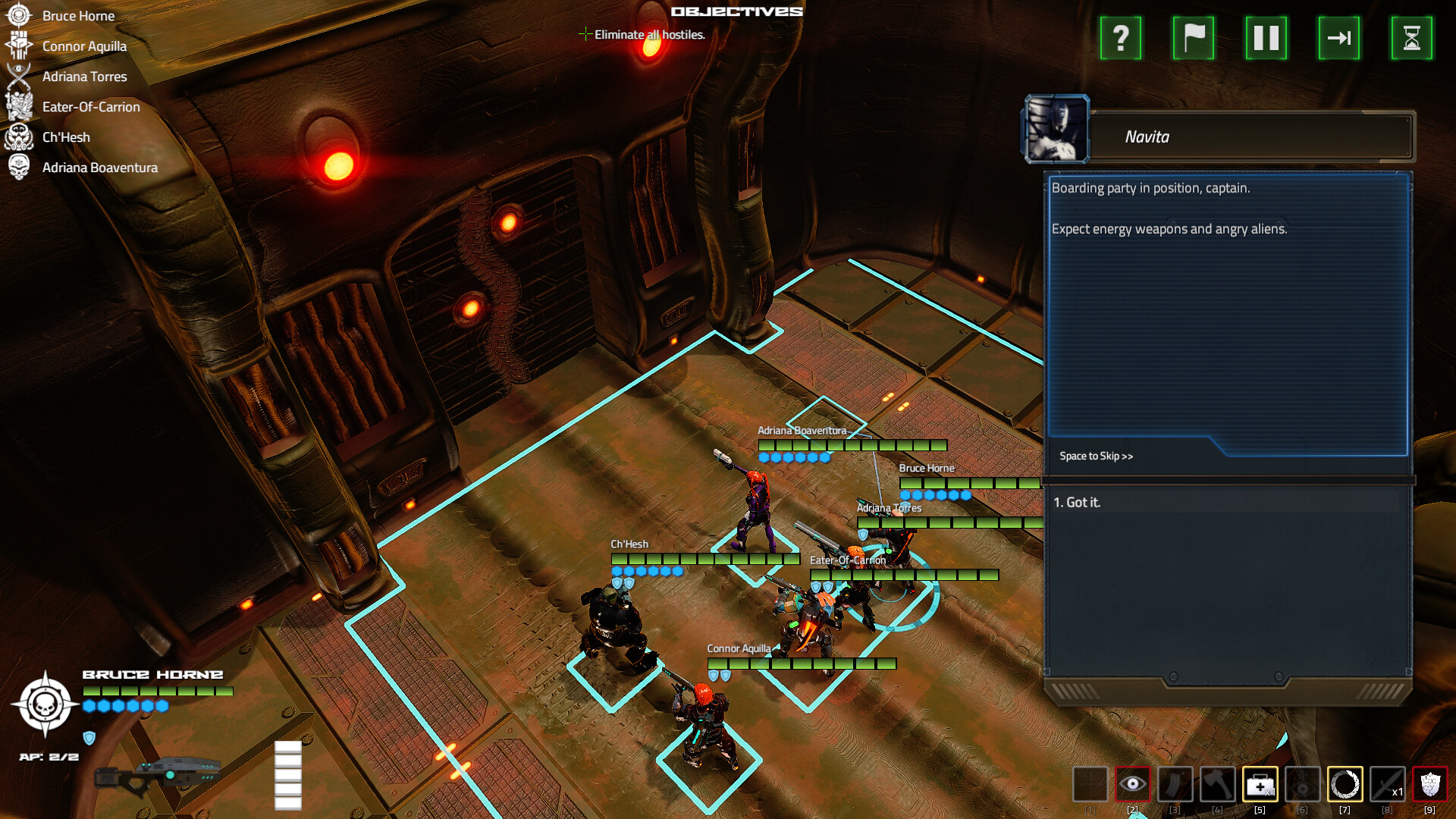Viewport: 1456px width, 819px height.
Task: Select Ch'Hesh in the left roster
Action: click(67, 137)
